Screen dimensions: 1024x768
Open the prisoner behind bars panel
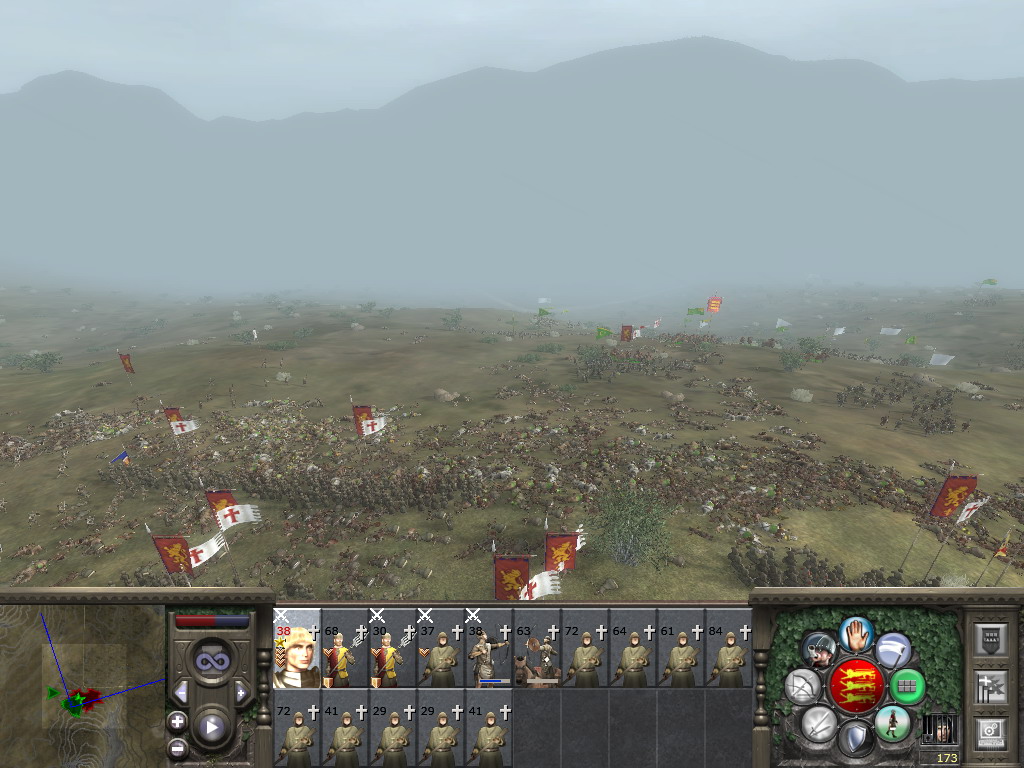[939, 727]
